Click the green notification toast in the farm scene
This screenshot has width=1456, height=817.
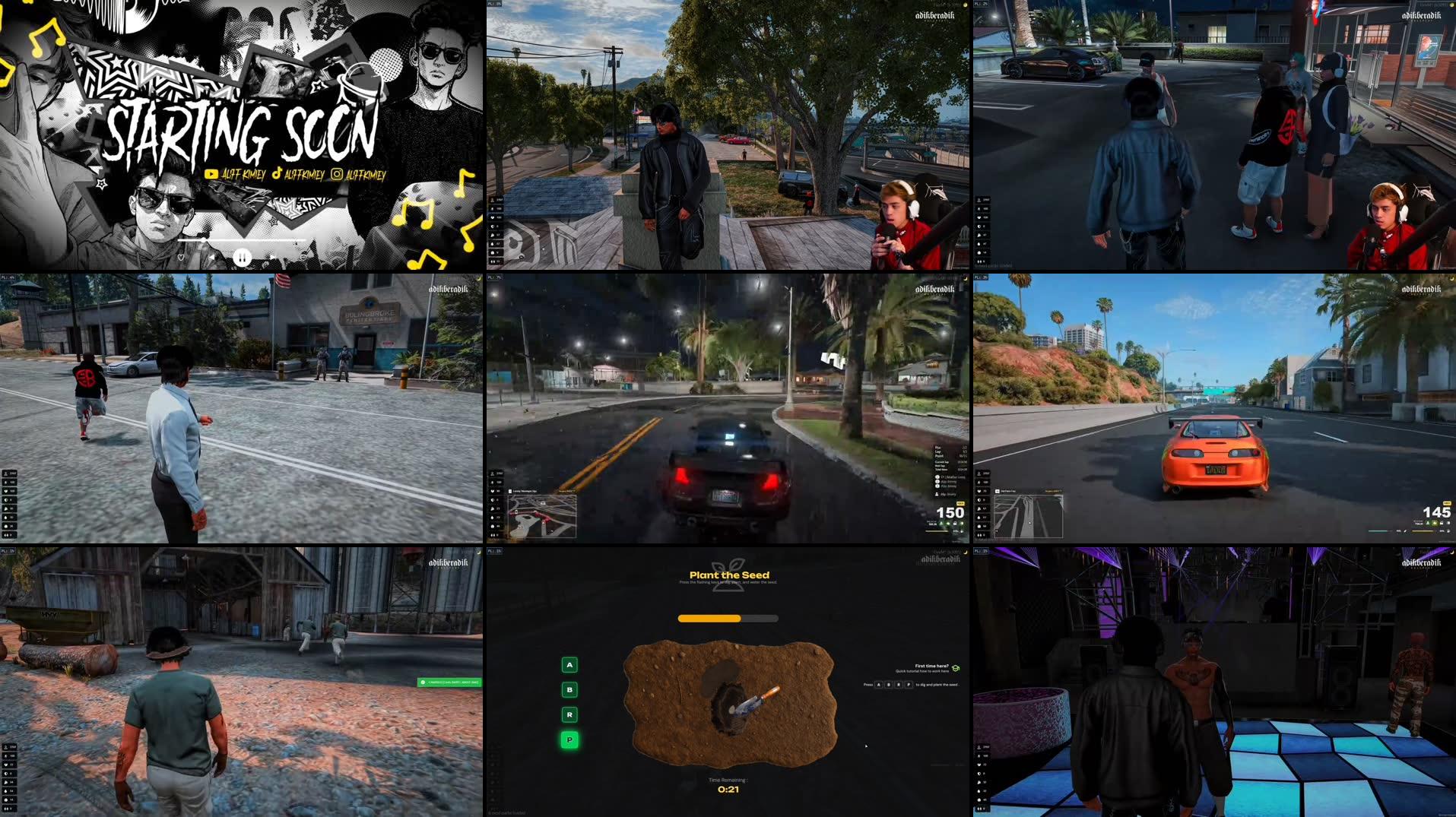tap(450, 682)
